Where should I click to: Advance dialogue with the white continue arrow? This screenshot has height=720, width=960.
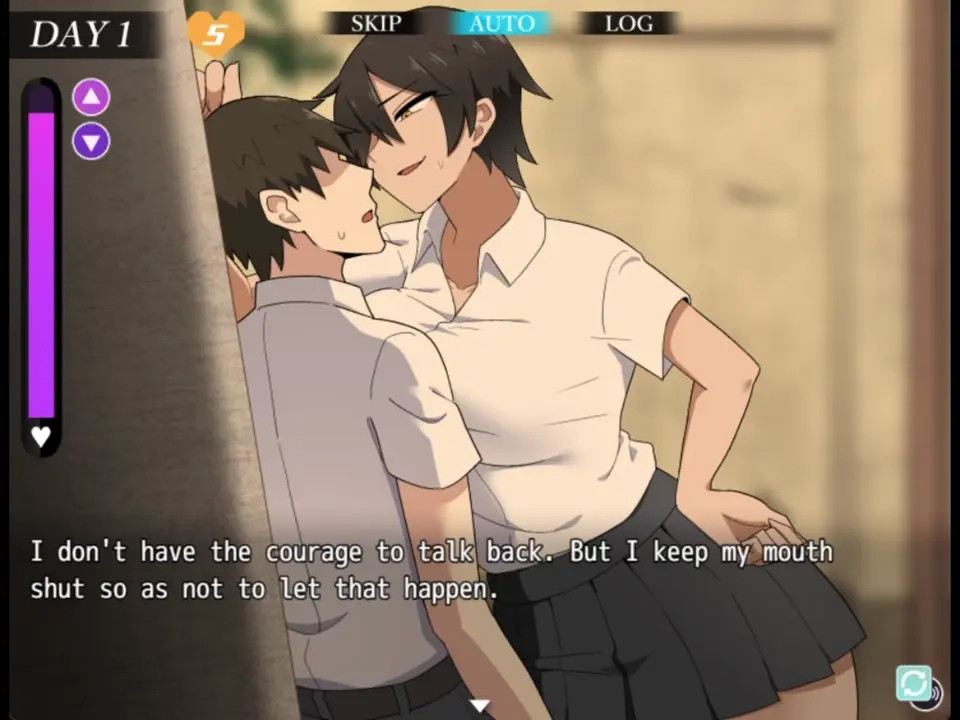(x=480, y=706)
